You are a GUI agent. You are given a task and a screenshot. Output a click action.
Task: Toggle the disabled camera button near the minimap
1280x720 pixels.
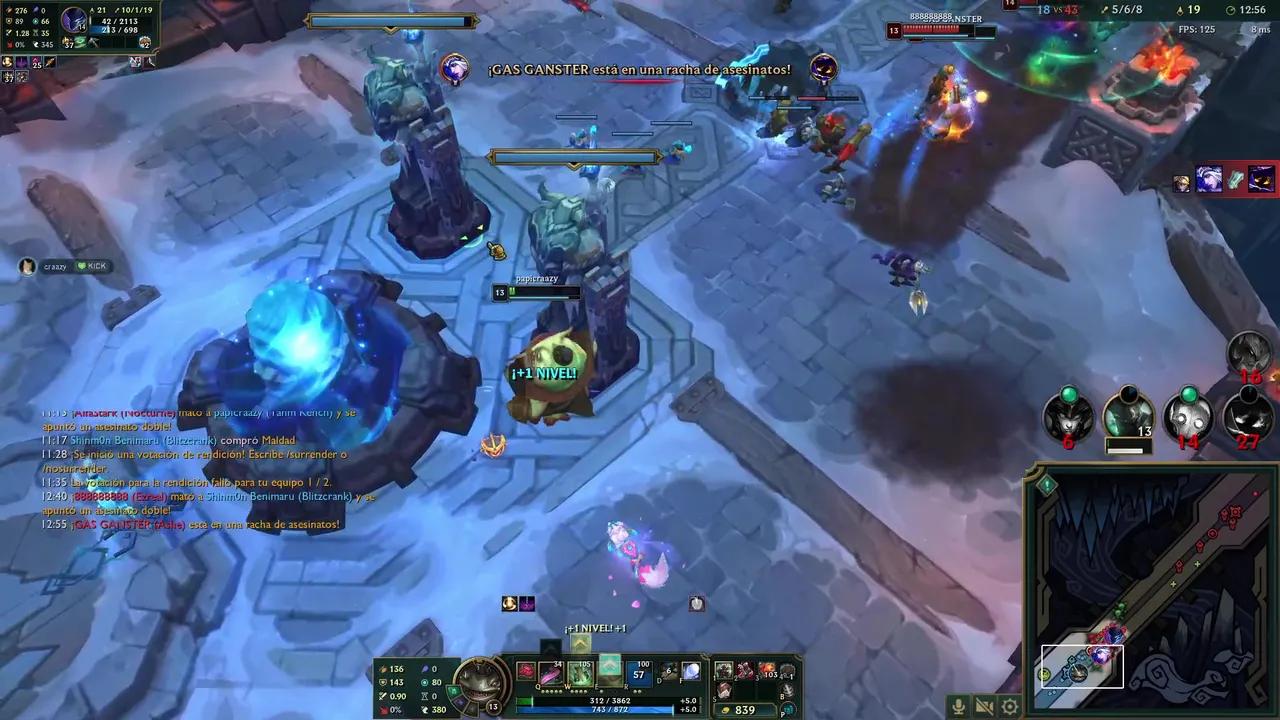coord(984,707)
